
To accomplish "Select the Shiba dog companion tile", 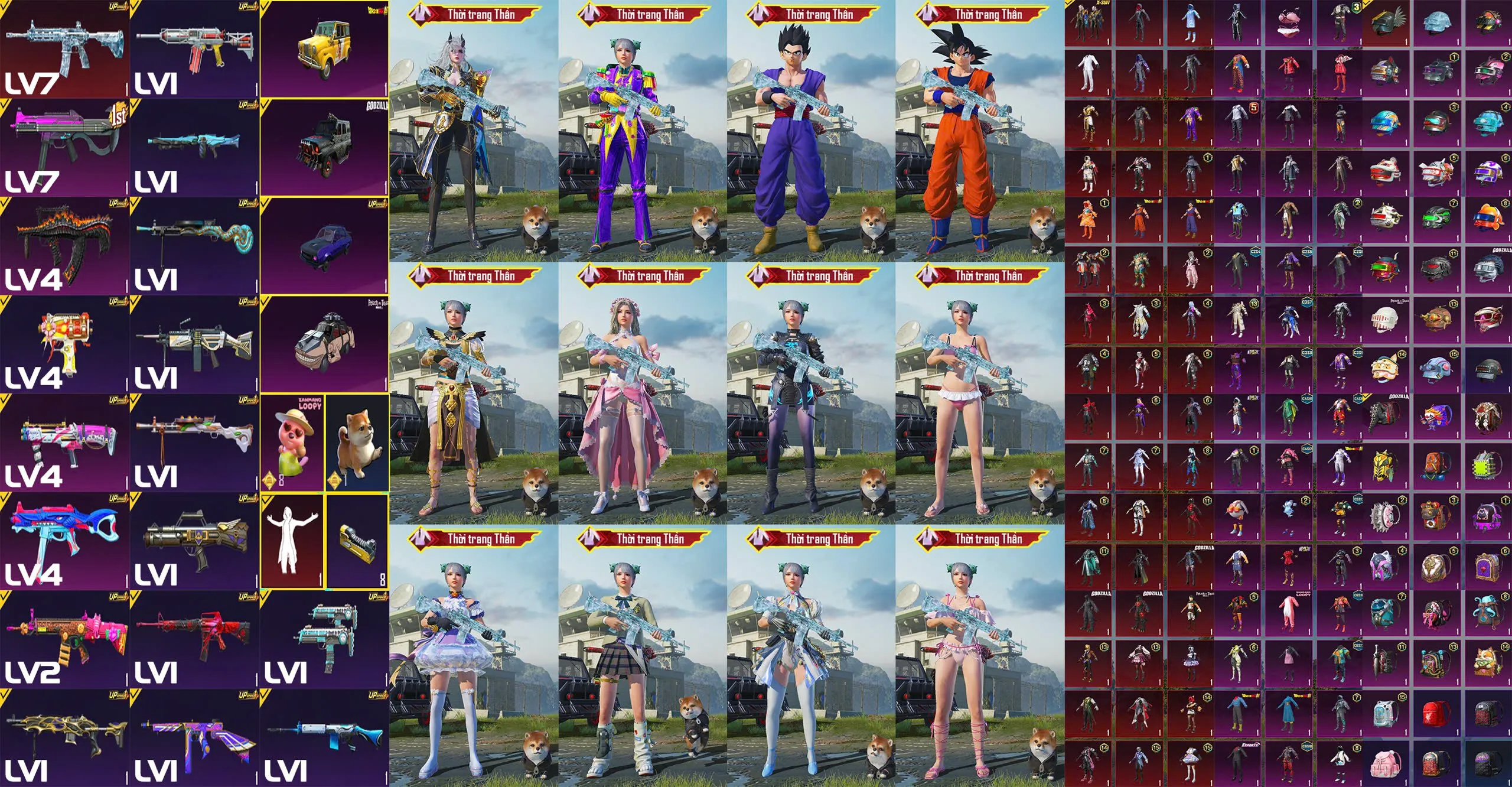I will pos(357,442).
